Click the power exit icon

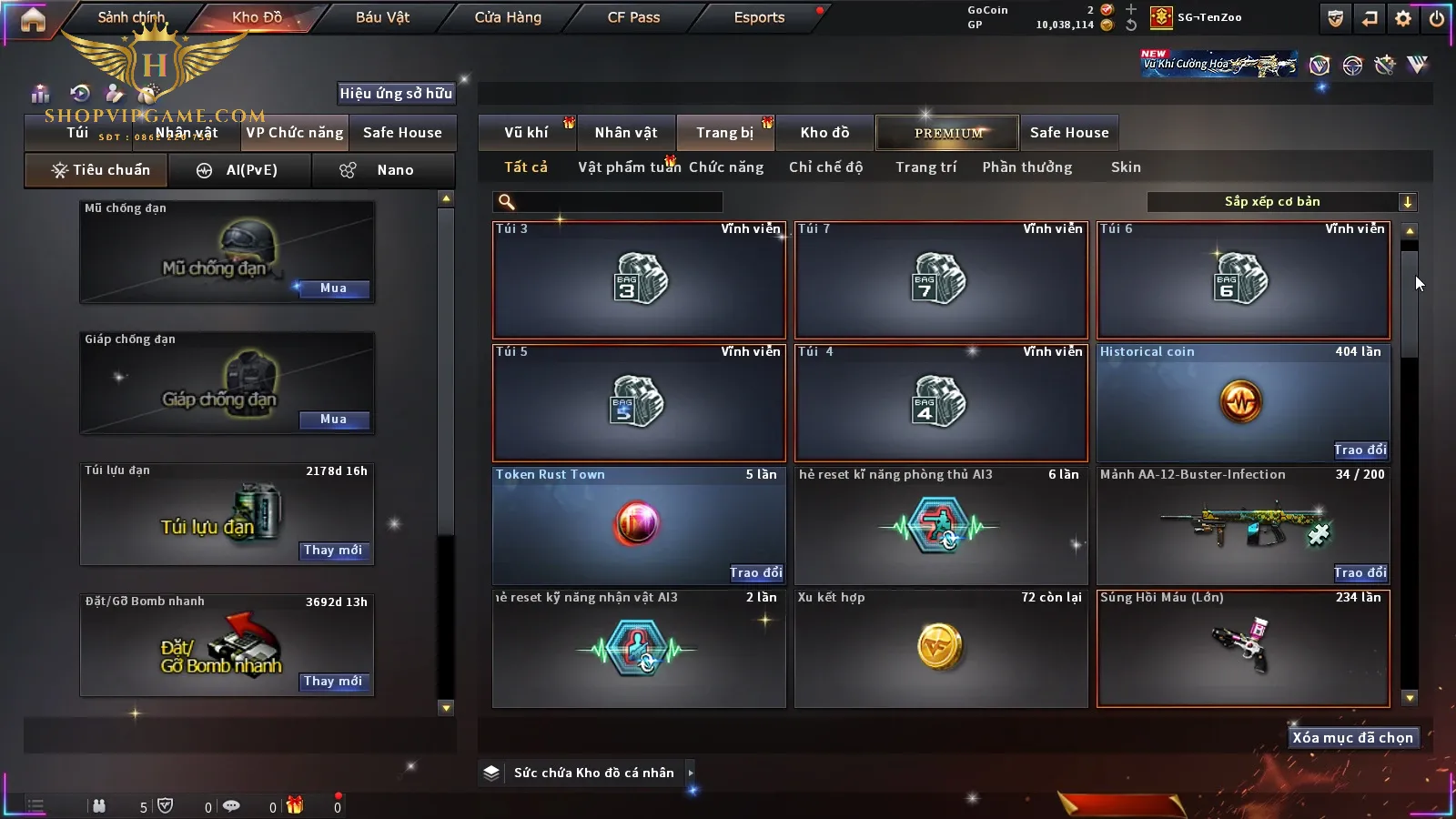click(x=1436, y=18)
